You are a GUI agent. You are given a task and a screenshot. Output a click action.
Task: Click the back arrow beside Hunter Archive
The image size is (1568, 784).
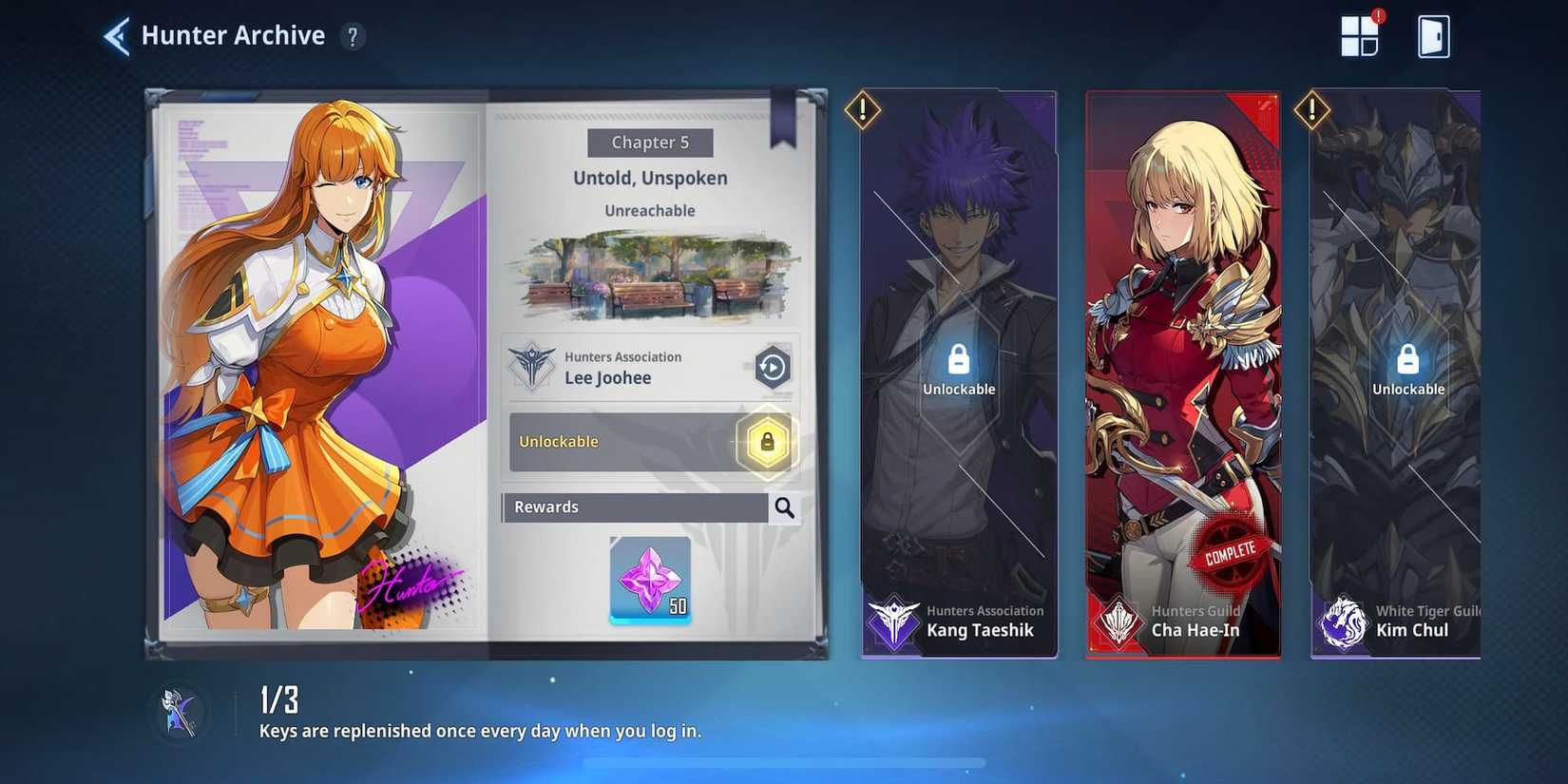pos(114,34)
